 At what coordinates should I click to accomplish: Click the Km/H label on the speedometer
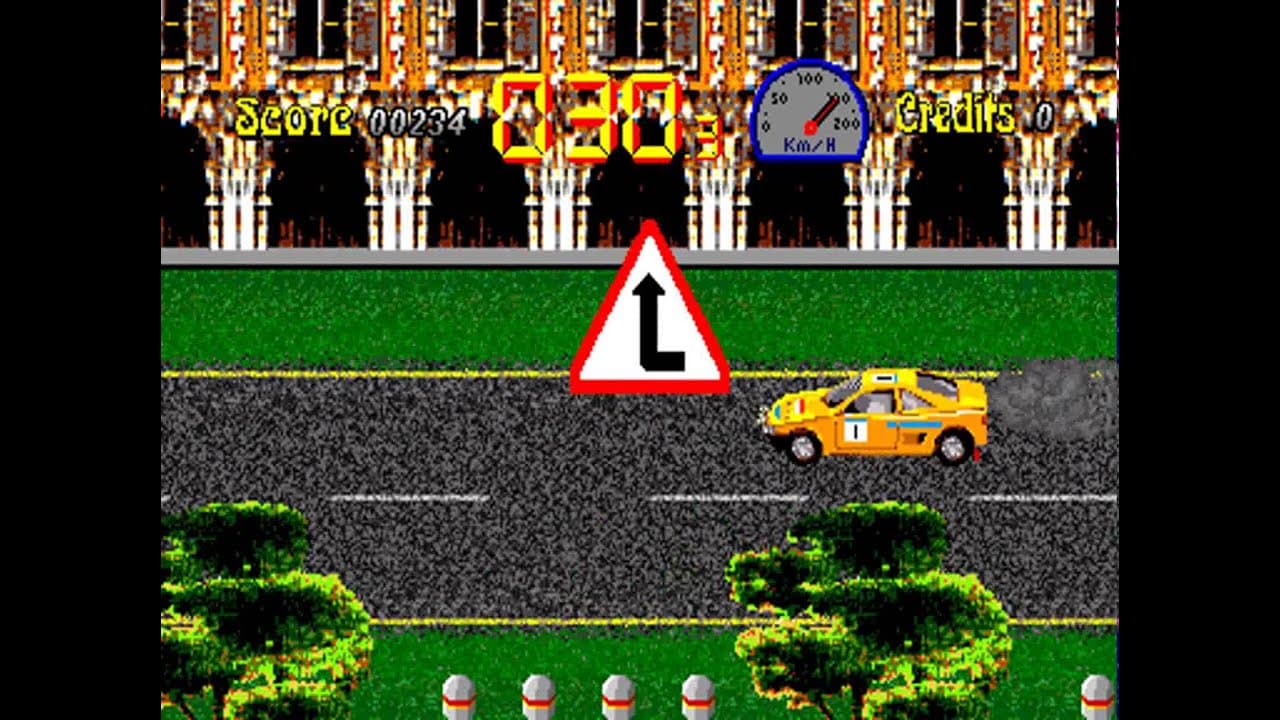tap(808, 144)
